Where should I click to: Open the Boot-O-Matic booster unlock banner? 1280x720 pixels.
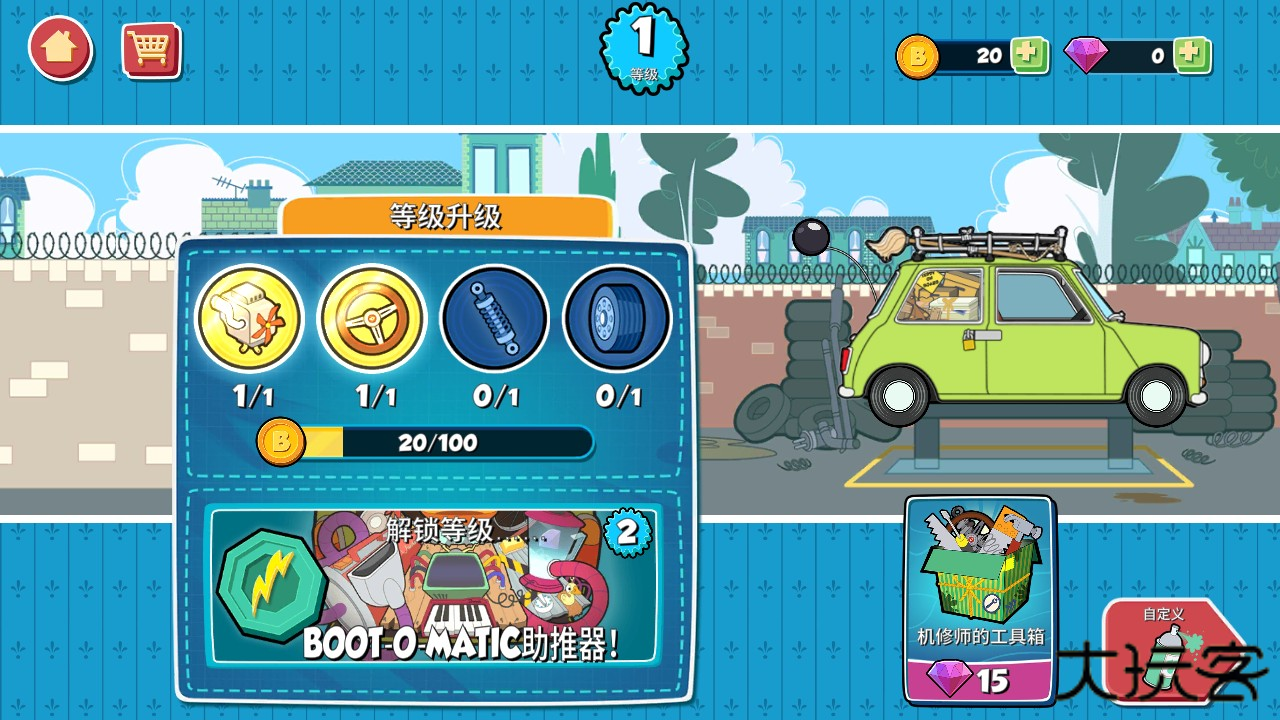(x=432, y=587)
